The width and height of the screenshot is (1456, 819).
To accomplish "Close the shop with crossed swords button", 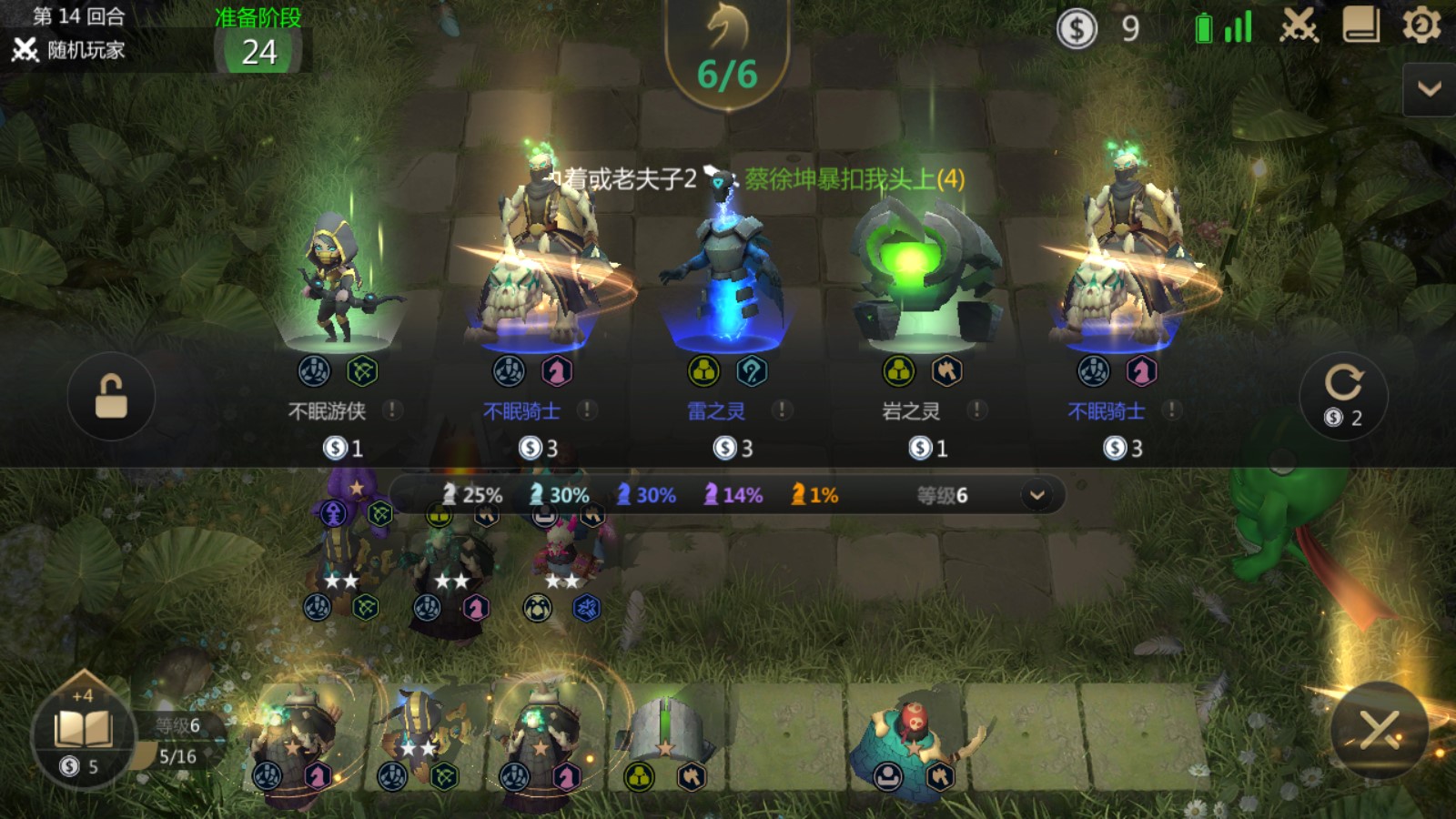I will [1379, 730].
